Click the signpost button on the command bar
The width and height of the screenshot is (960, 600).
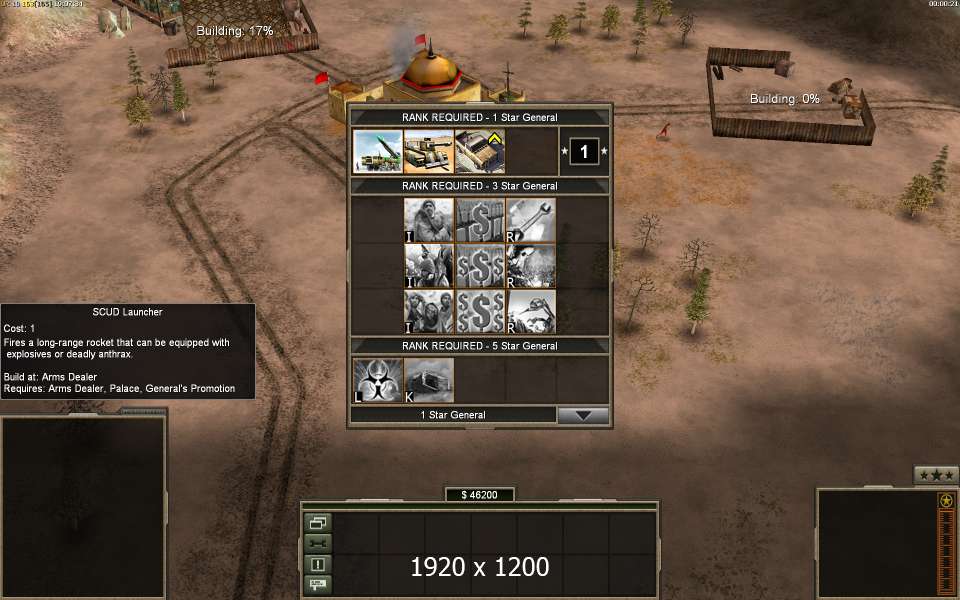point(318,584)
